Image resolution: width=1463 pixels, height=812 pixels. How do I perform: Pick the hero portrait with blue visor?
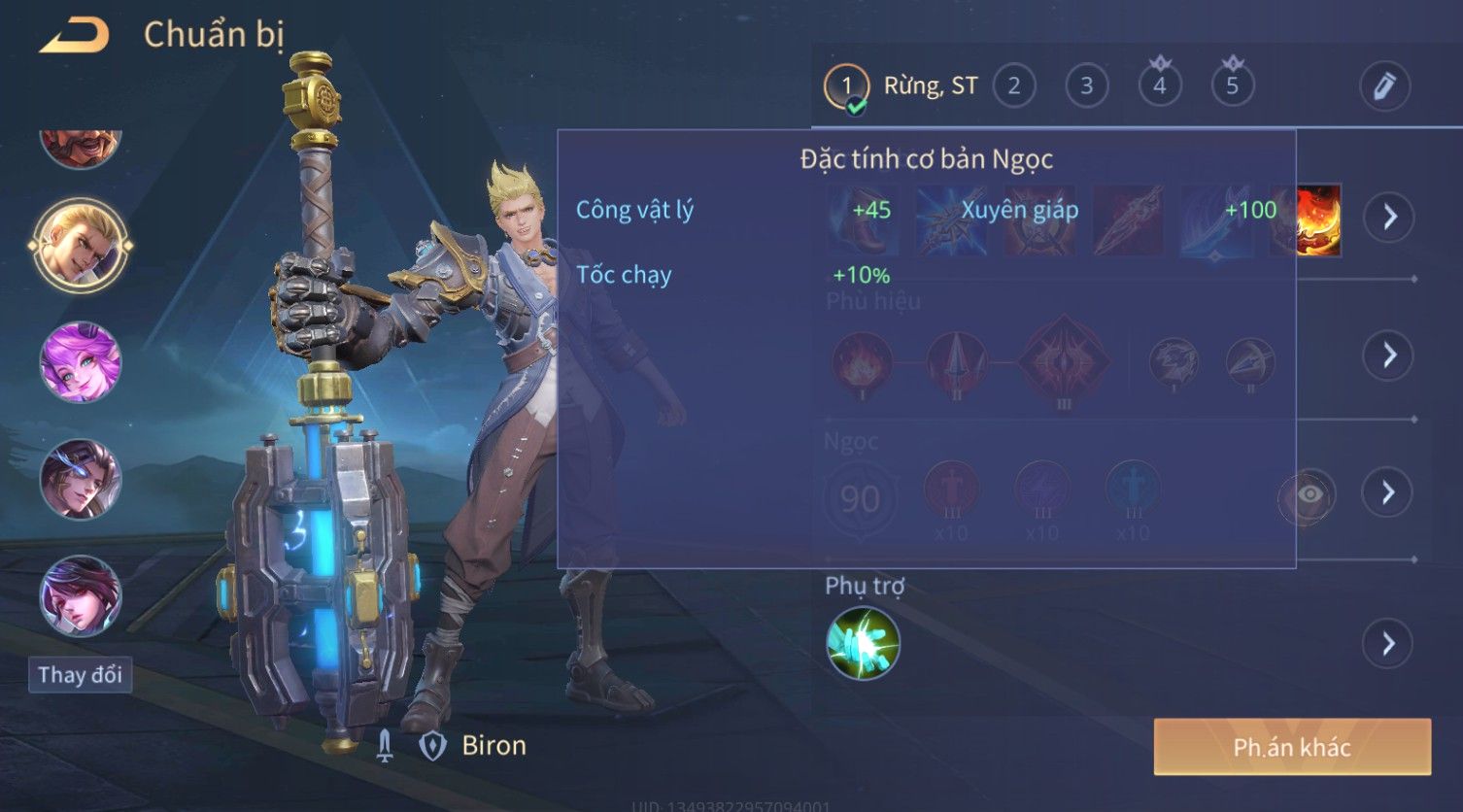(81, 479)
